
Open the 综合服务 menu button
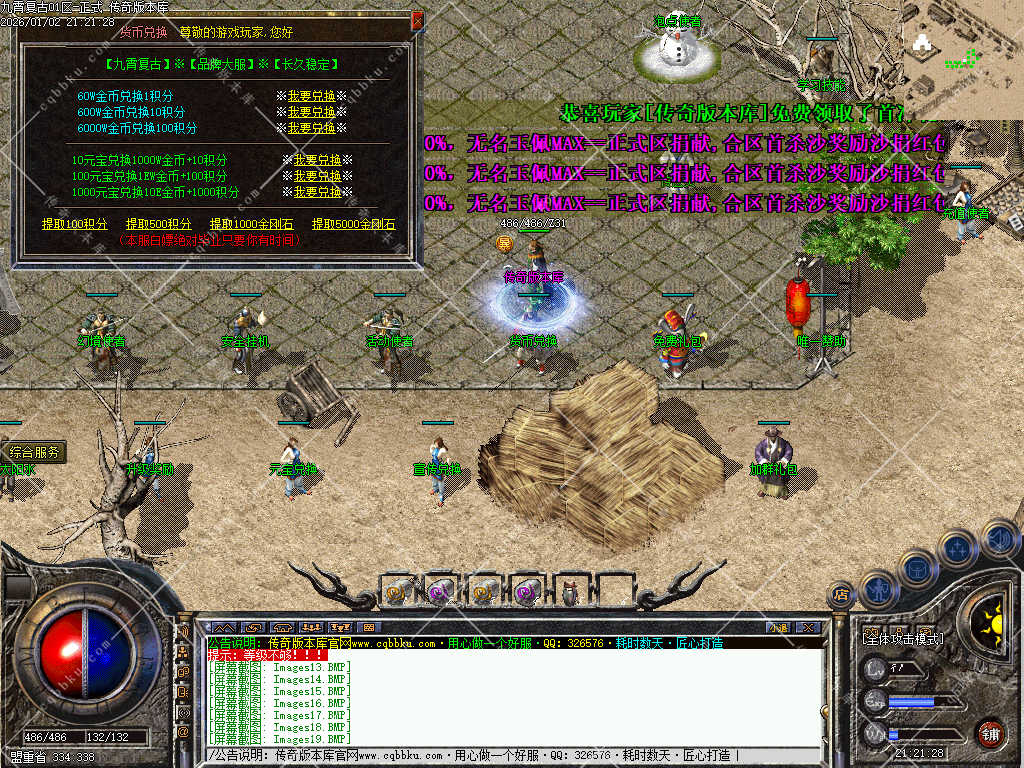click(35, 452)
